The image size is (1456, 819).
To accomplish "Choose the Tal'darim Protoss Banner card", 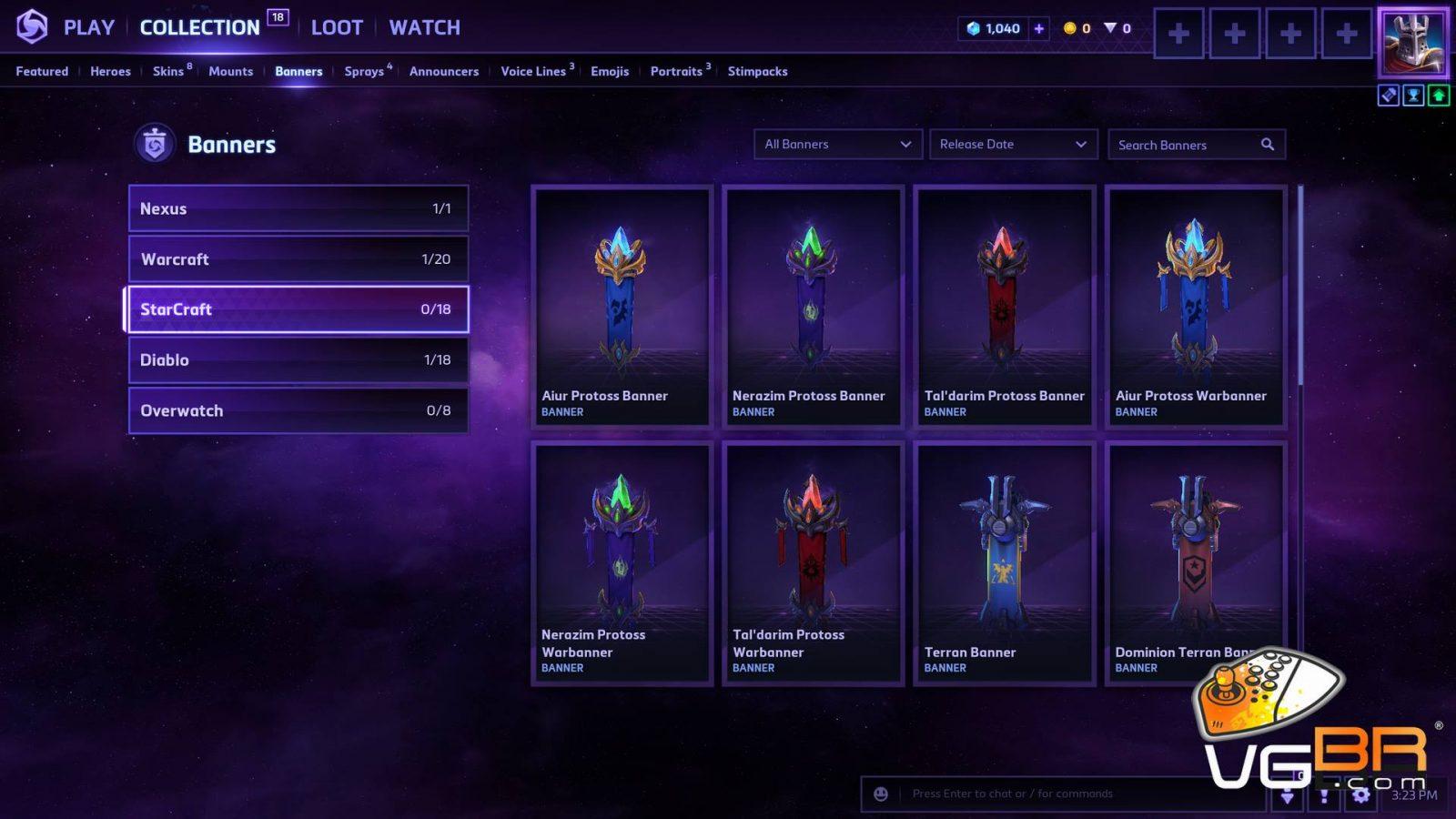I will click(1004, 306).
